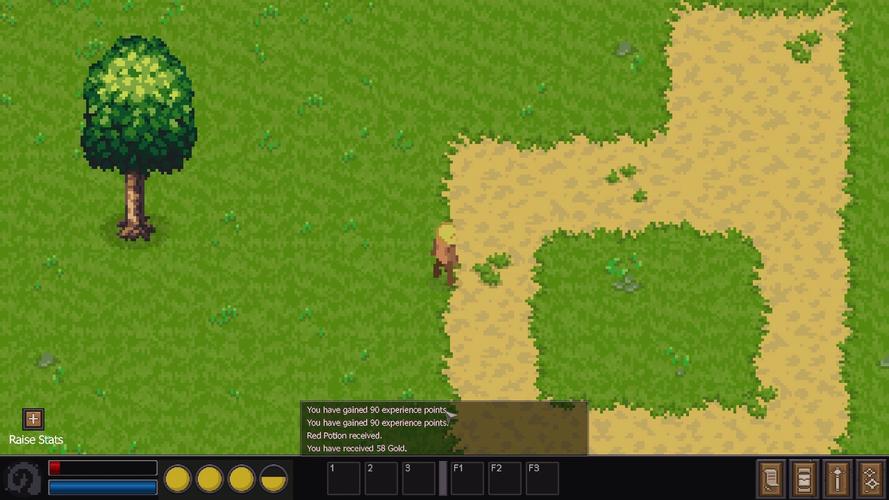The image size is (889, 500).
Task: Click the sword icon menu button
Action: [x=837, y=477]
